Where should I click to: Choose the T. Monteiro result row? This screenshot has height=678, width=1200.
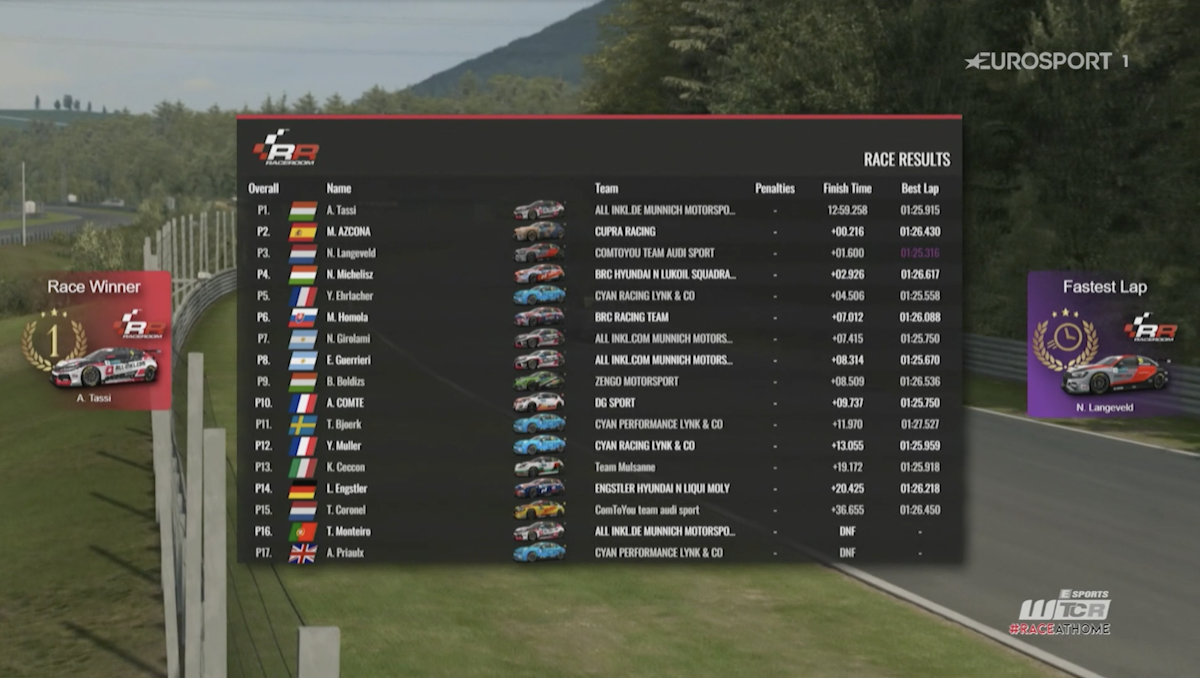coord(599,531)
